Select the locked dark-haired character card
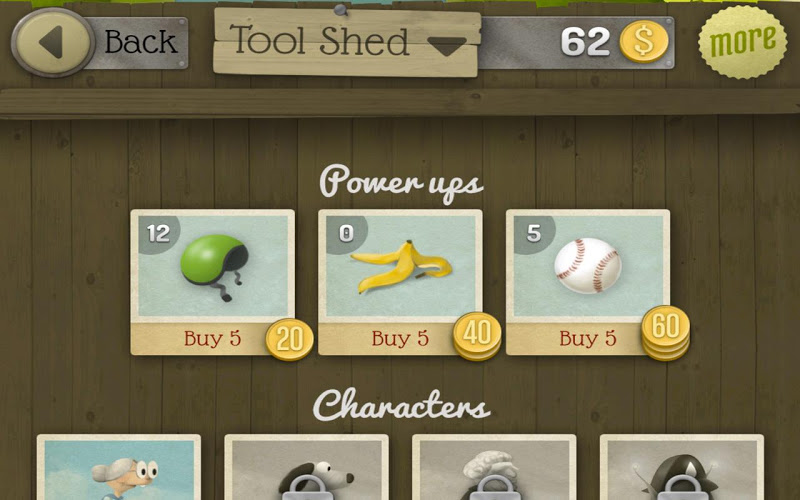Screen dimensions: 800x500 (x=681, y=468)
